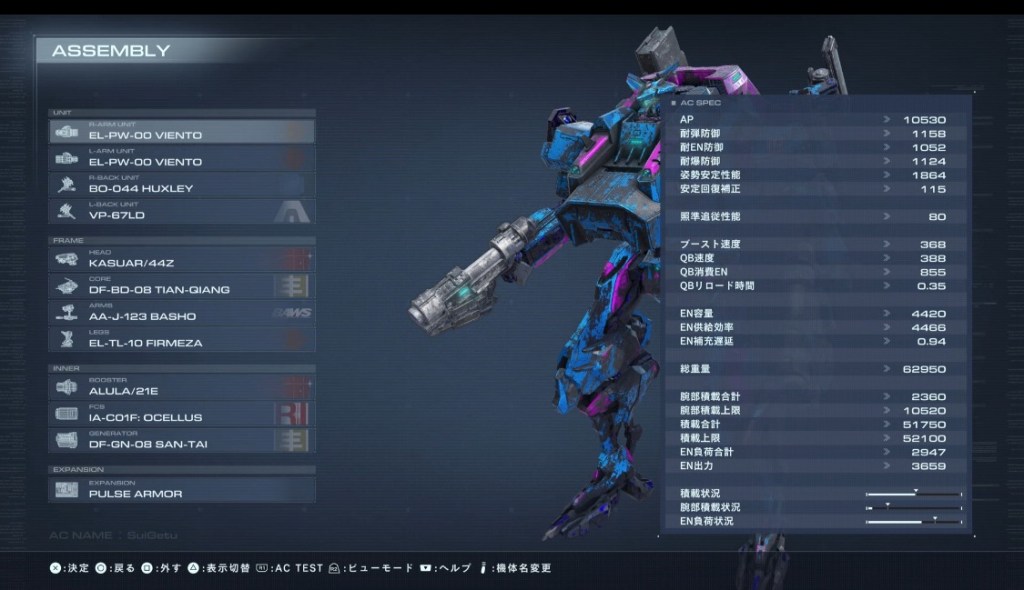1024x590 pixels.
Task: Choose the EL-TL-10 FIRMEZA legs slot
Action: pos(181,340)
